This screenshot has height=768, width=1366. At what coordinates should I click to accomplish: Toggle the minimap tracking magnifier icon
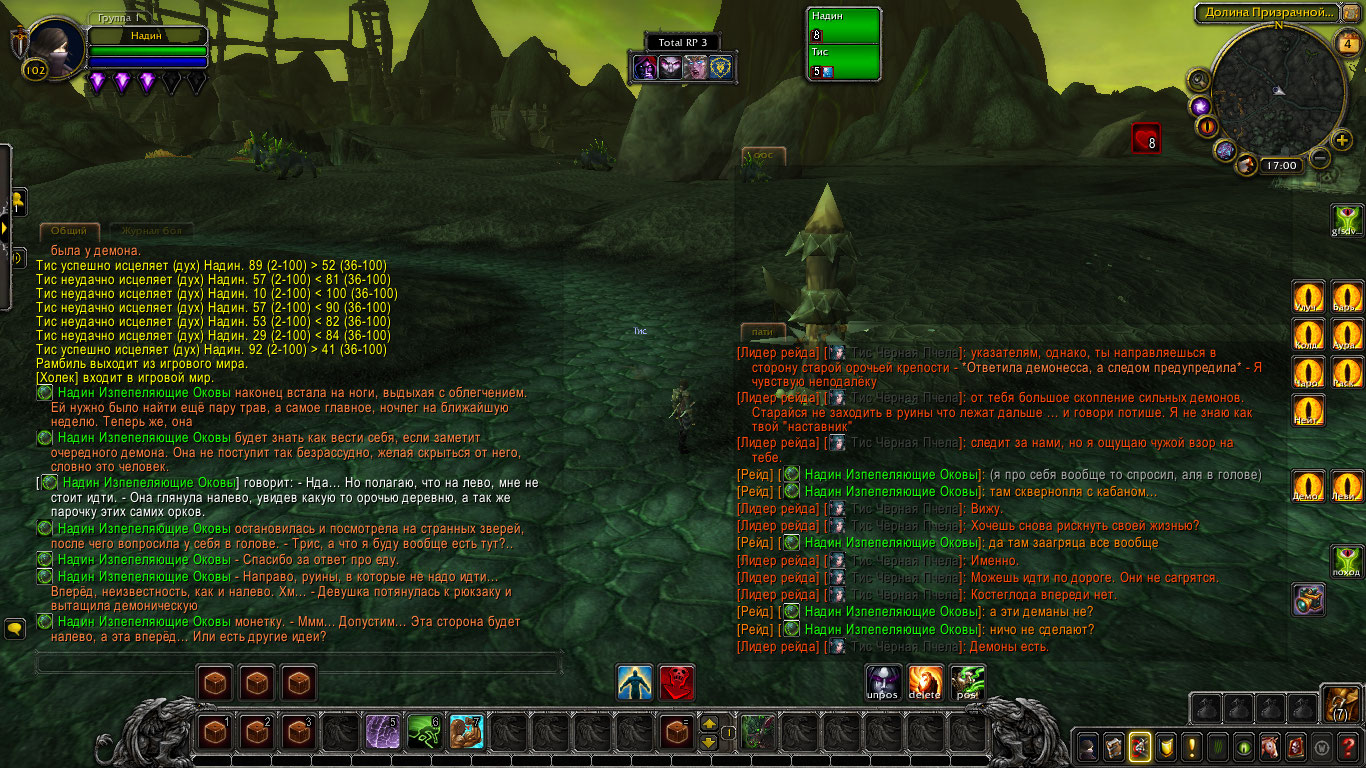pos(1198,79)
